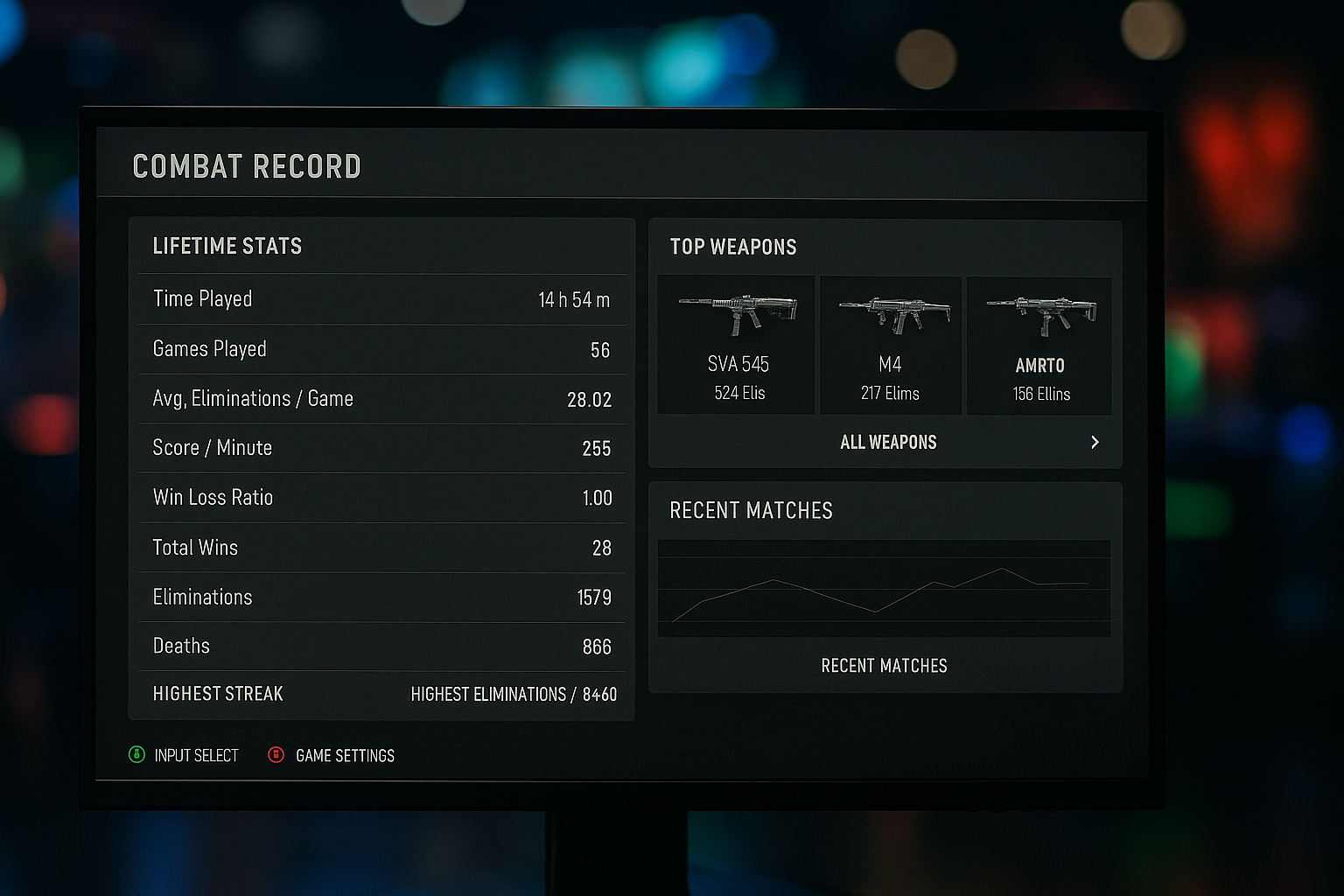The width and height of the screenshot is (1344, 896).
Task: Open Game Settings
Action: tap(332, 755)
